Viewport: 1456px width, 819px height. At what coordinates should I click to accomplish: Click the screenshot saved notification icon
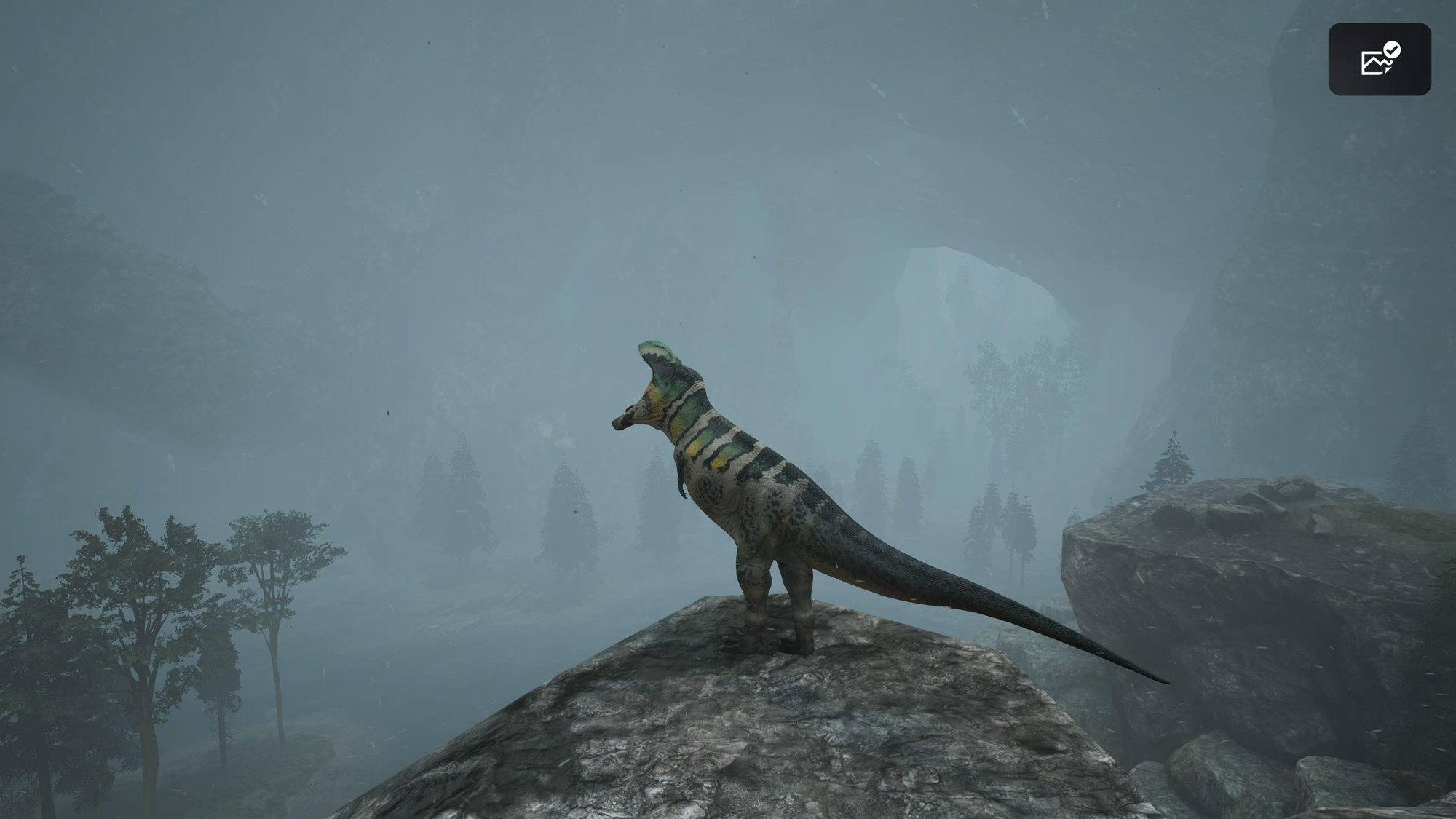pos(1379,59)
